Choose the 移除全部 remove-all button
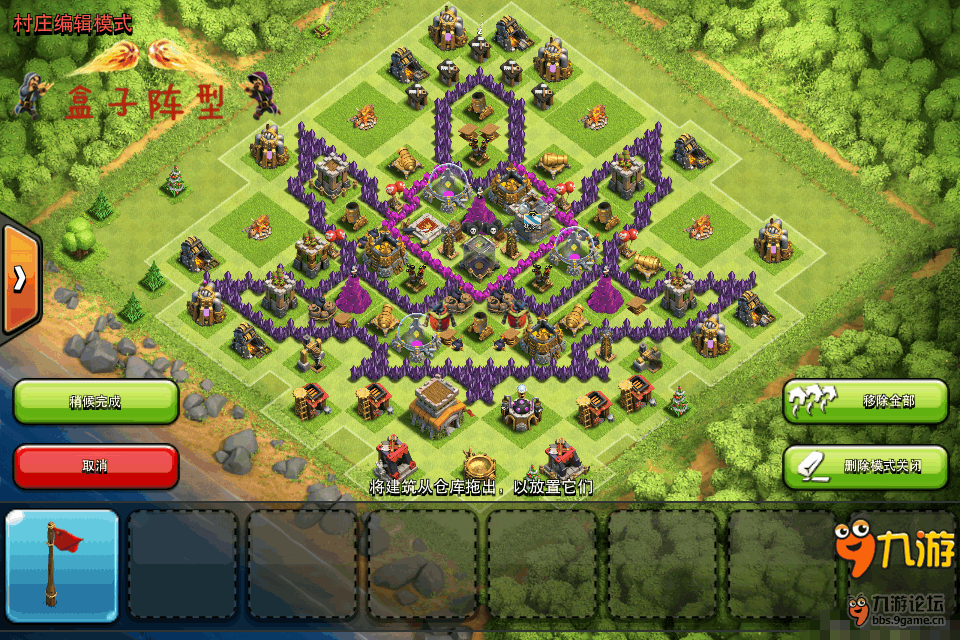960x640 pixels. click(x=865, y=401)
